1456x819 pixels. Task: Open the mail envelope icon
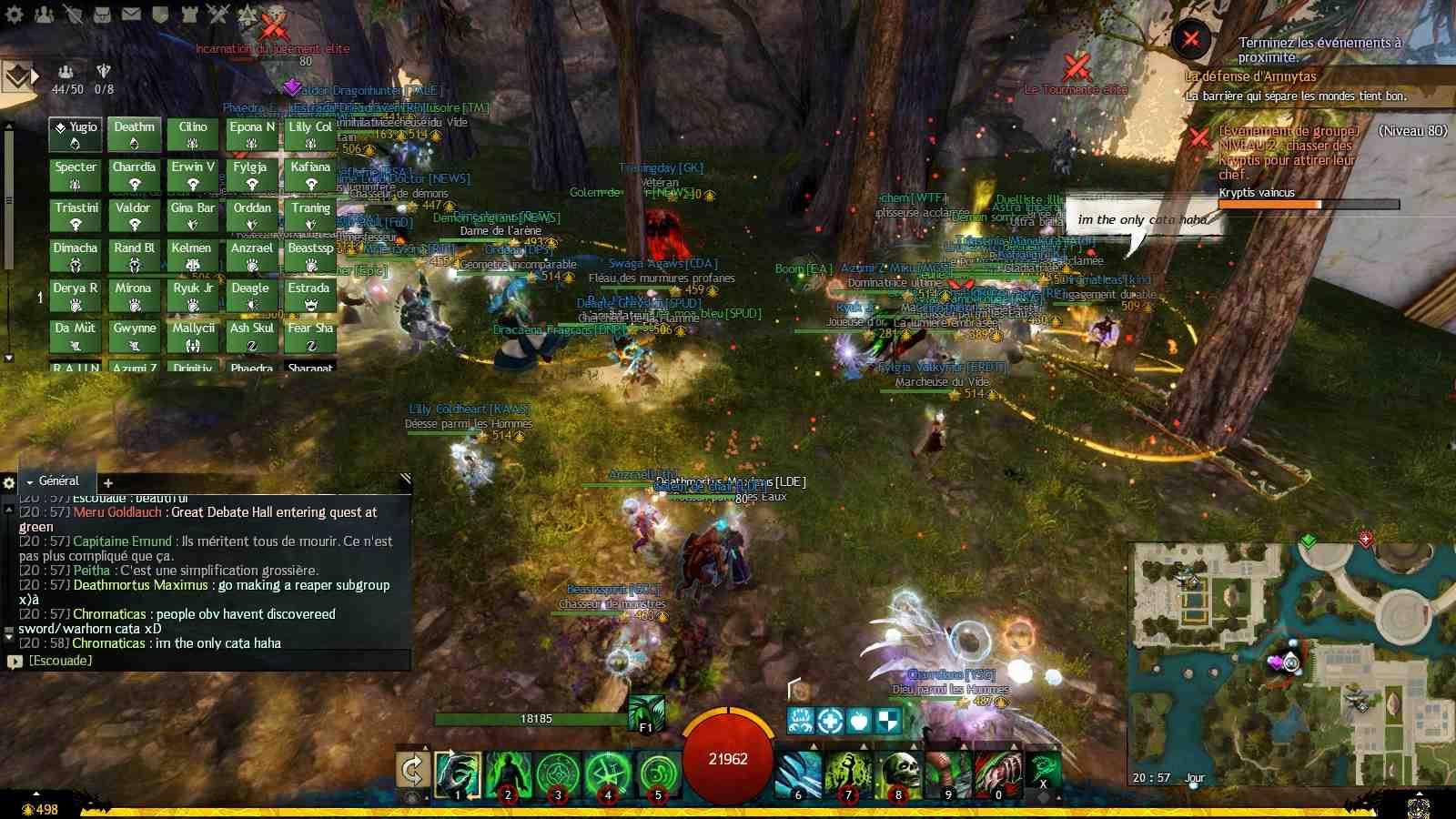tap(131, 15)
